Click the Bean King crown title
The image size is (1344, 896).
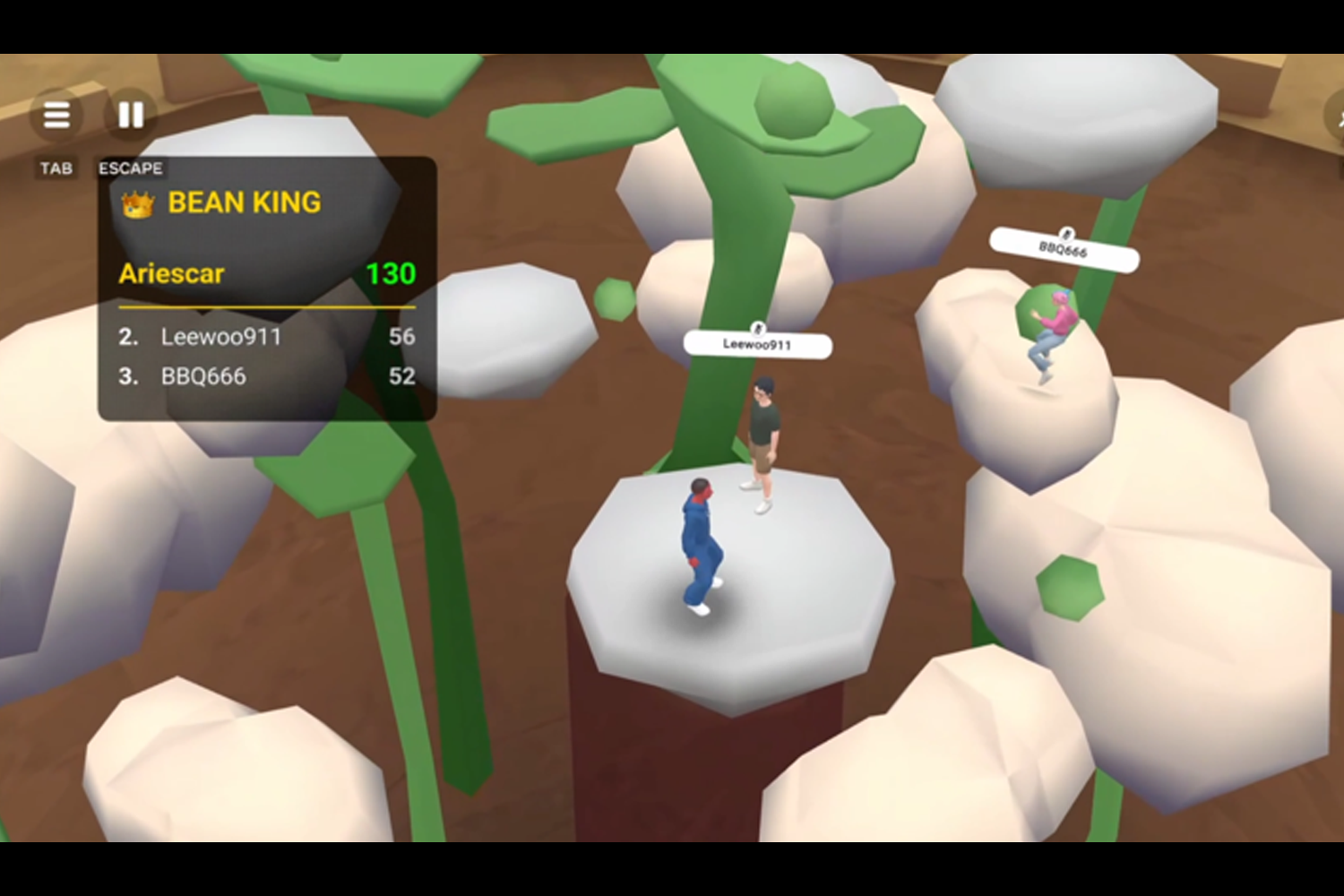click(x=223, y=203)
